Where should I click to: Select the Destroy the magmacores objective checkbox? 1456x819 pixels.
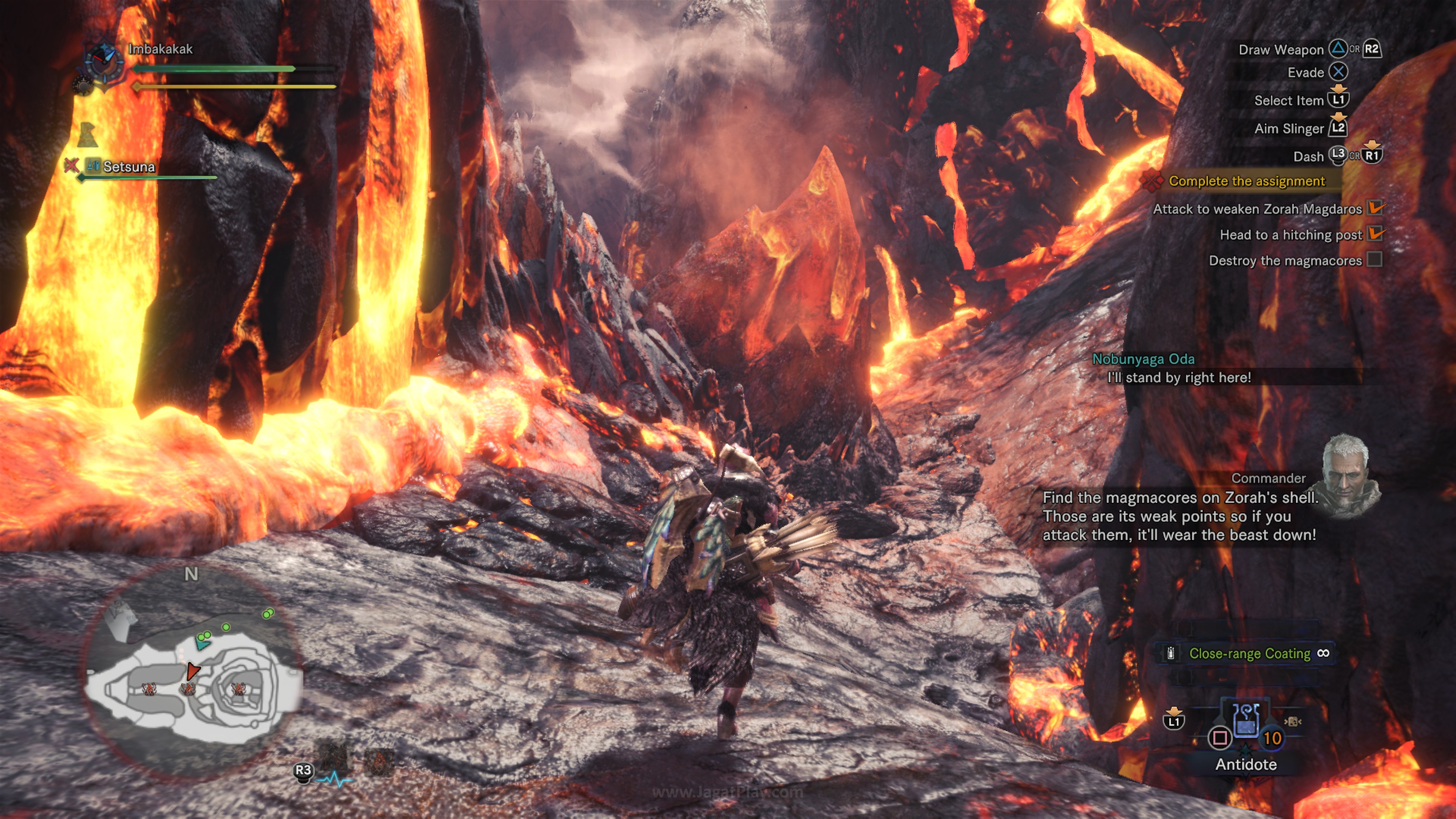[x=1374, y=259]
